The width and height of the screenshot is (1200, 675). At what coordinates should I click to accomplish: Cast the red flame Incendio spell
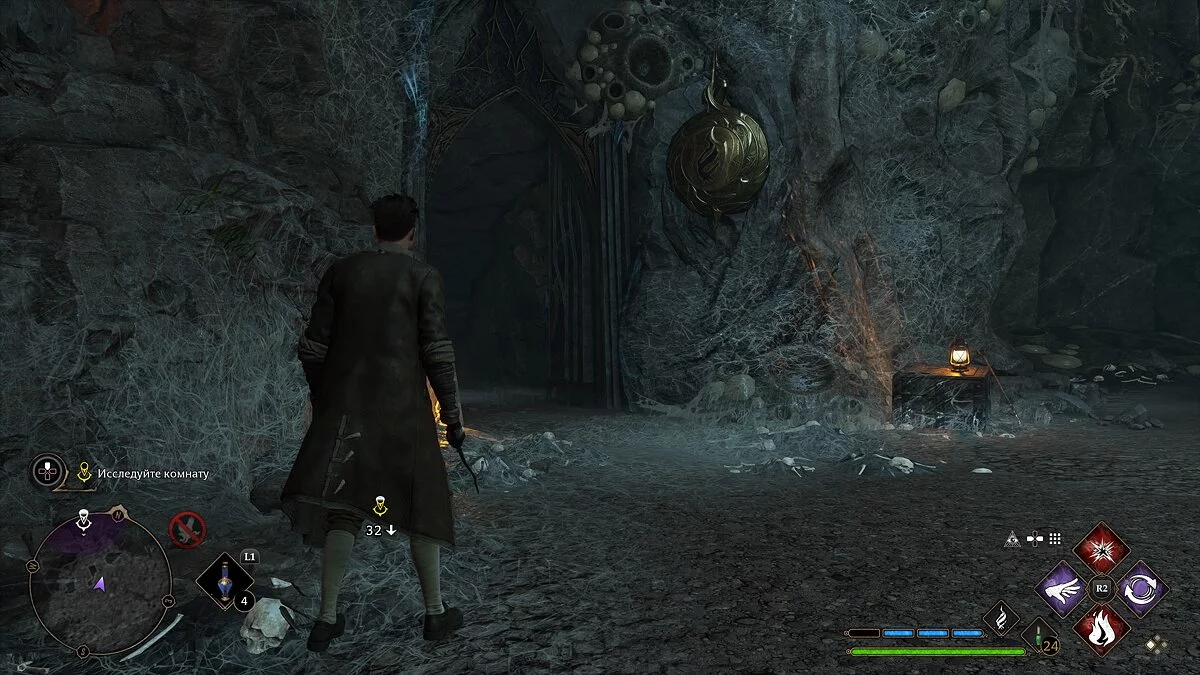(x=1101, y=628)
